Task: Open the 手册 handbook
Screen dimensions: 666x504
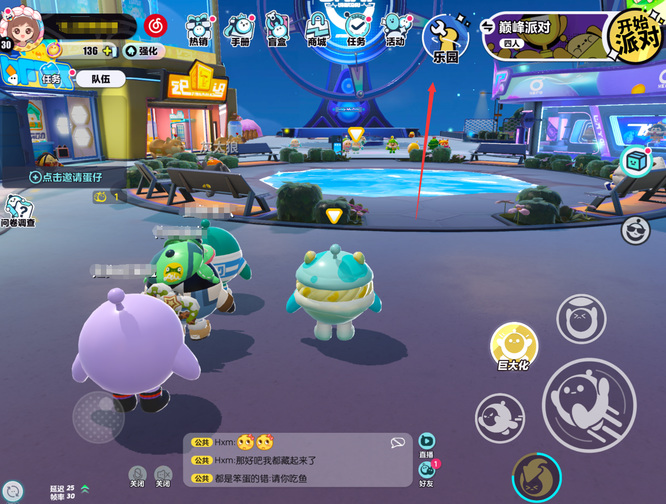Action: click(x=239, y=29)
